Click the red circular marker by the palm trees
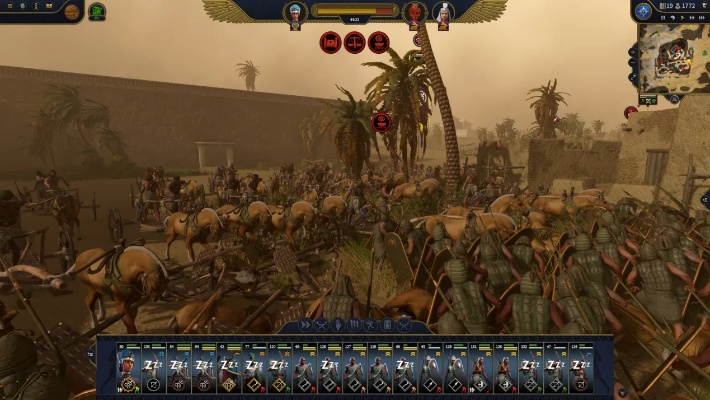This screenshot has width=710, height=400. pos(381,122)
